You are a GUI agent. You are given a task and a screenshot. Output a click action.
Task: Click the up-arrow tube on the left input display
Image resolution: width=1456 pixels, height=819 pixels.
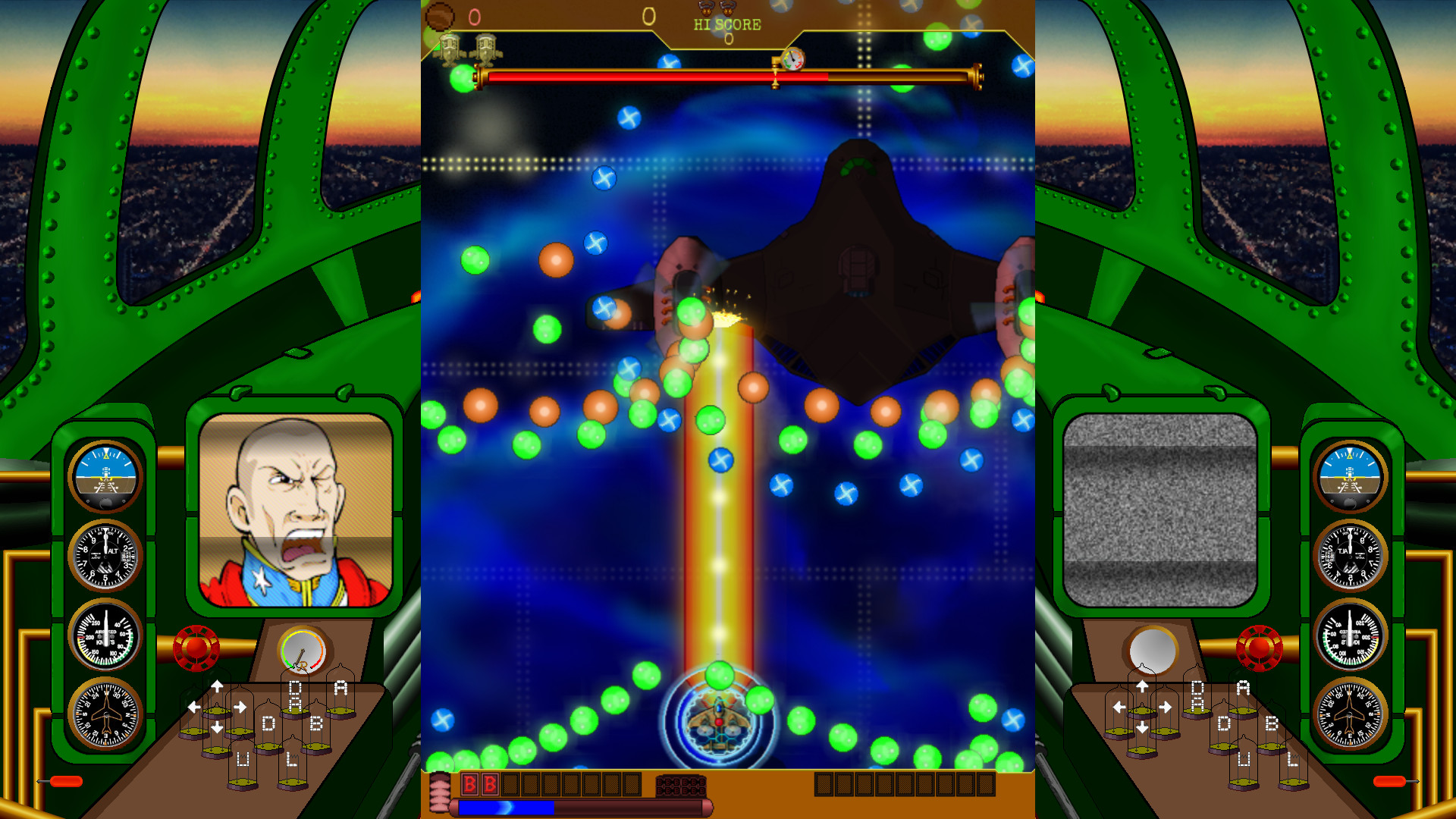(x=218, y=686)
